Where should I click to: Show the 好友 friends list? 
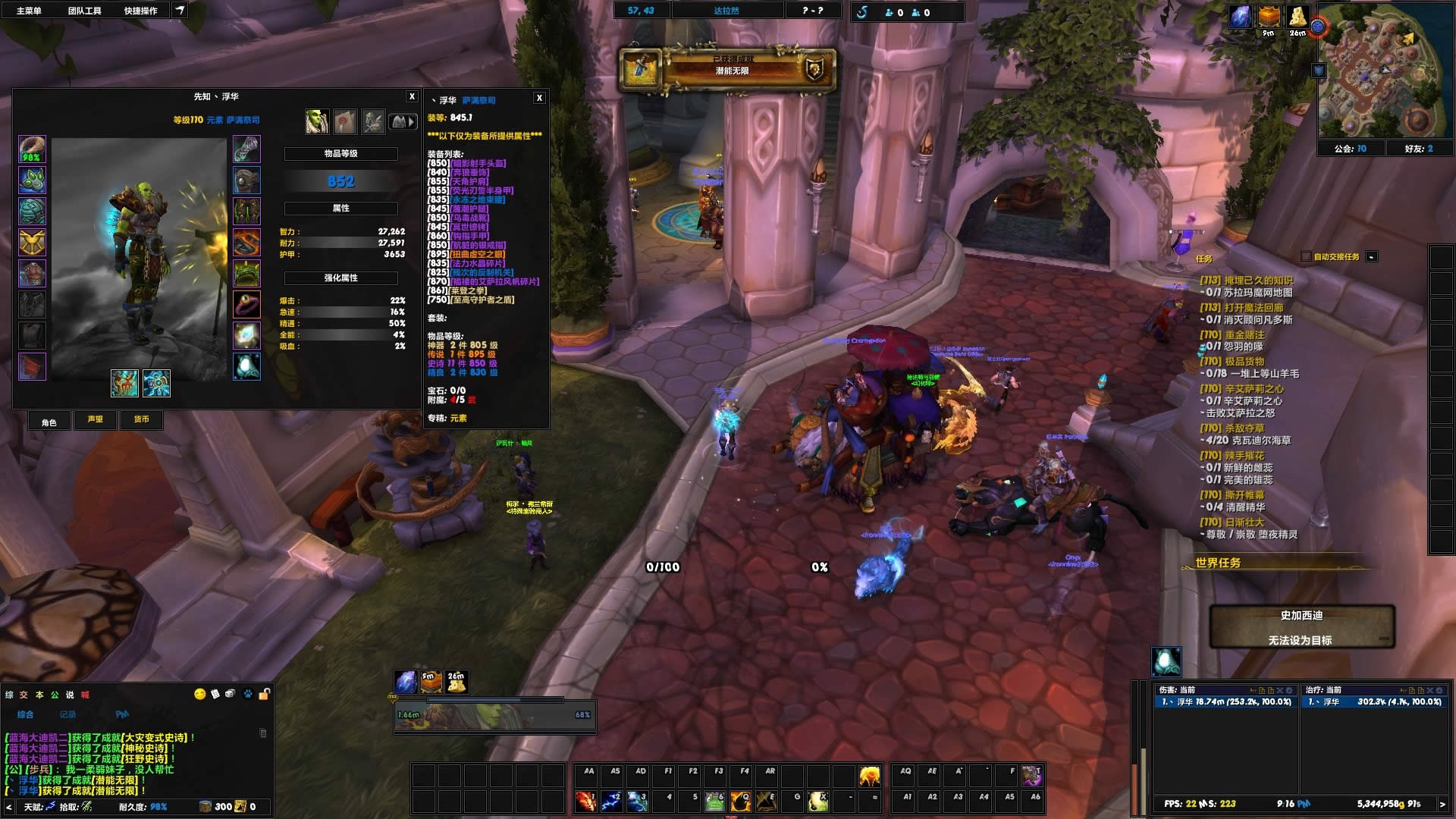(x=1419, y=149)
